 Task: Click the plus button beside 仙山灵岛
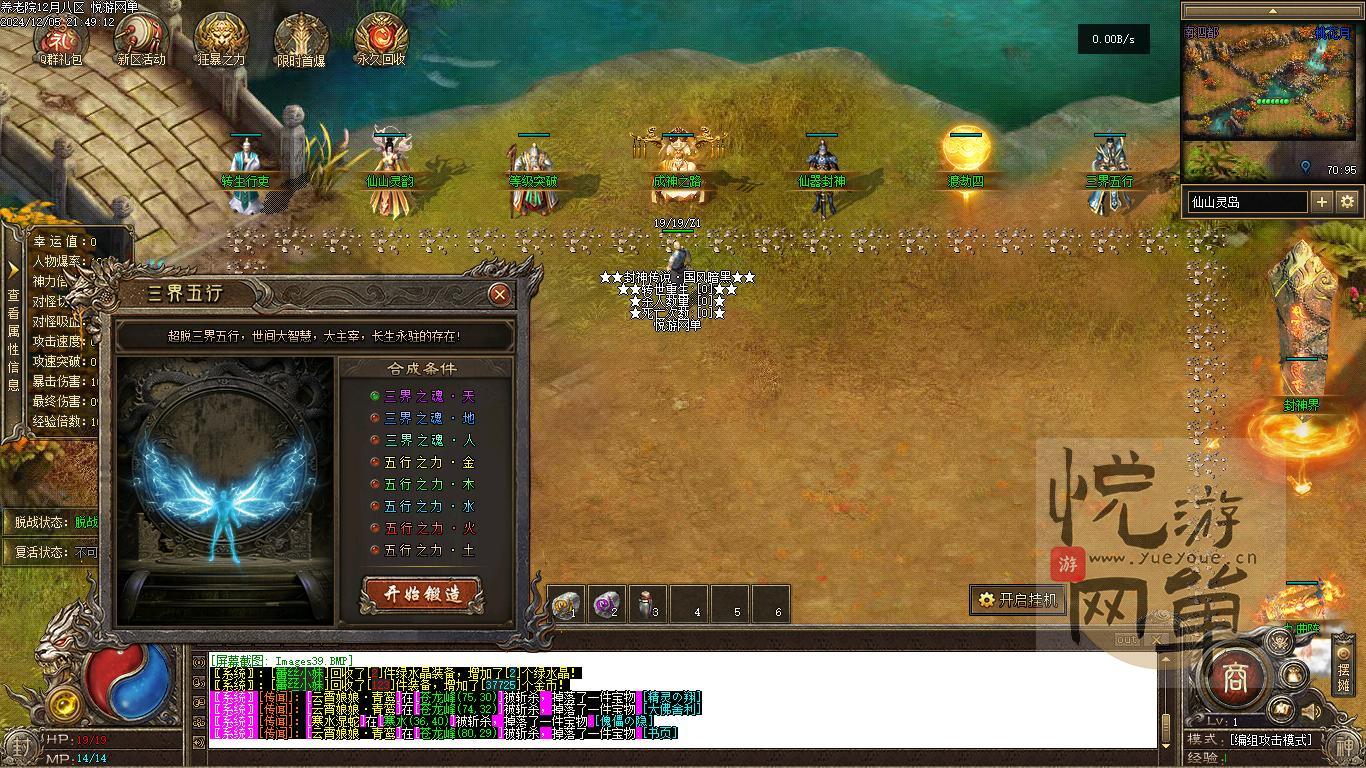coord(1321,202)
